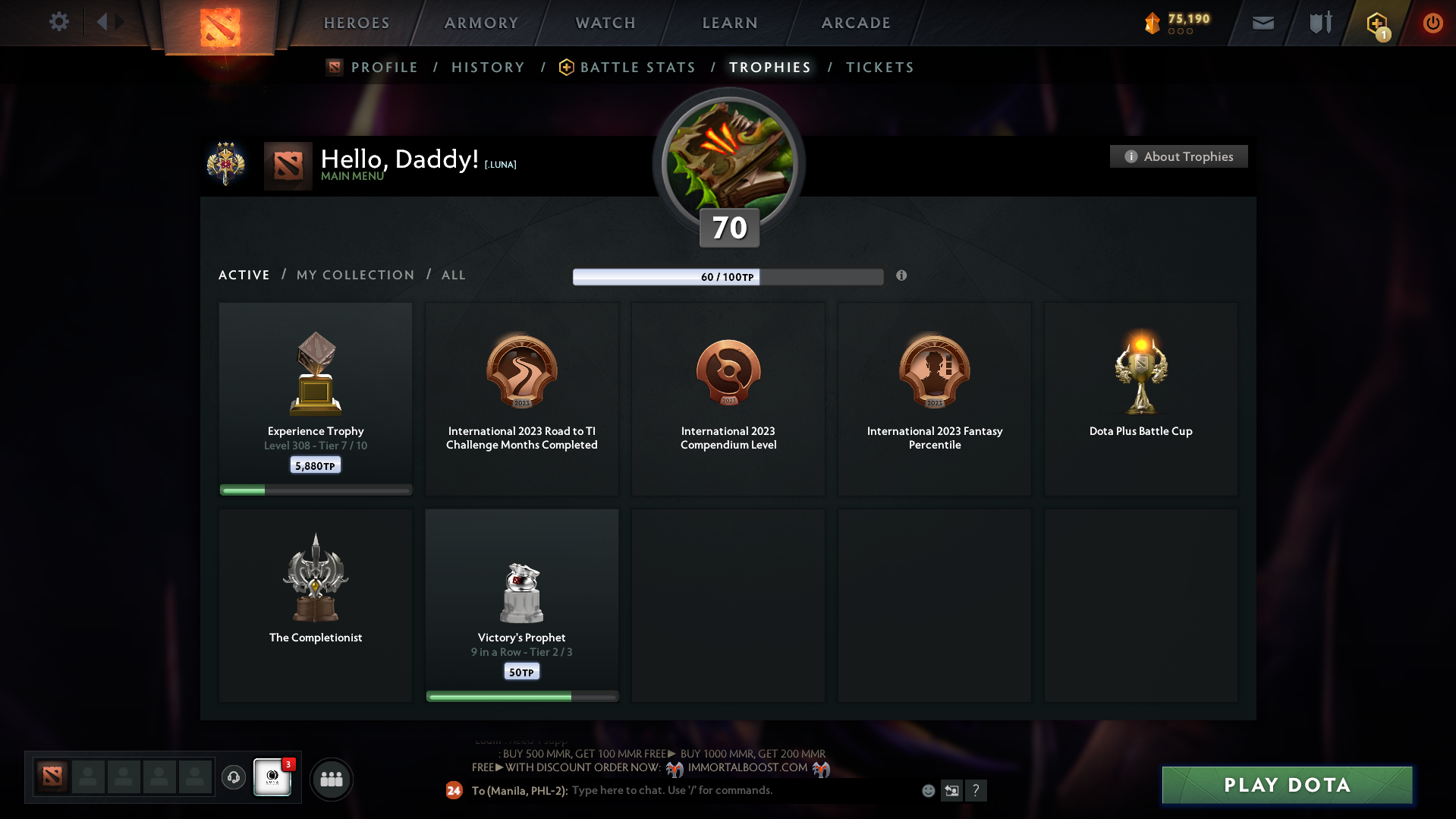The width and height of the screenshot is (1456, 819).
Task: Open the Armory shield and sword icon
Action: (x=1319, y=23)
